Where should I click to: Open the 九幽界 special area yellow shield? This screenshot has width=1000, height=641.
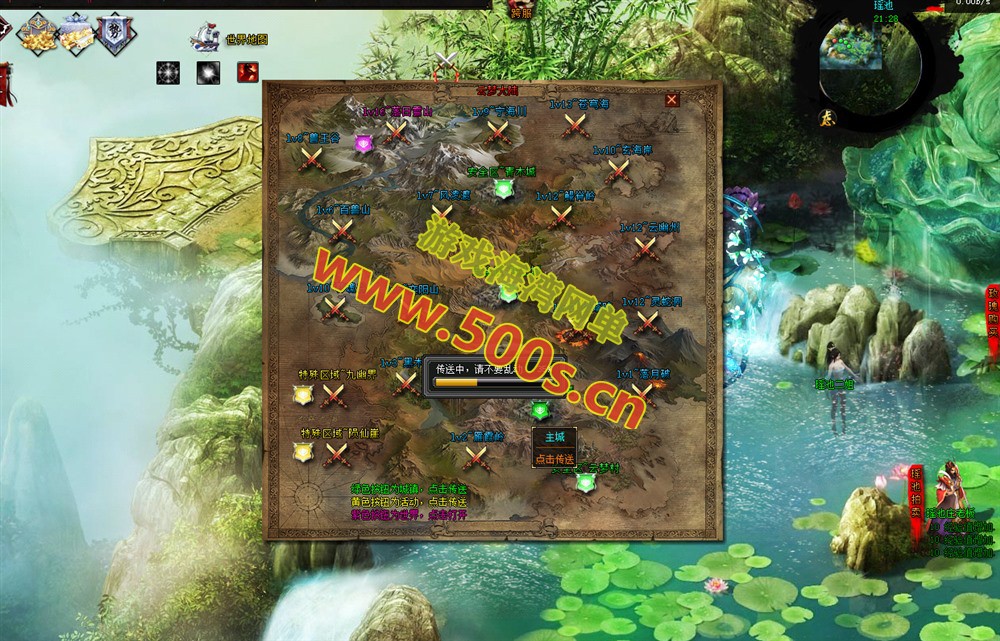[303, 396]
